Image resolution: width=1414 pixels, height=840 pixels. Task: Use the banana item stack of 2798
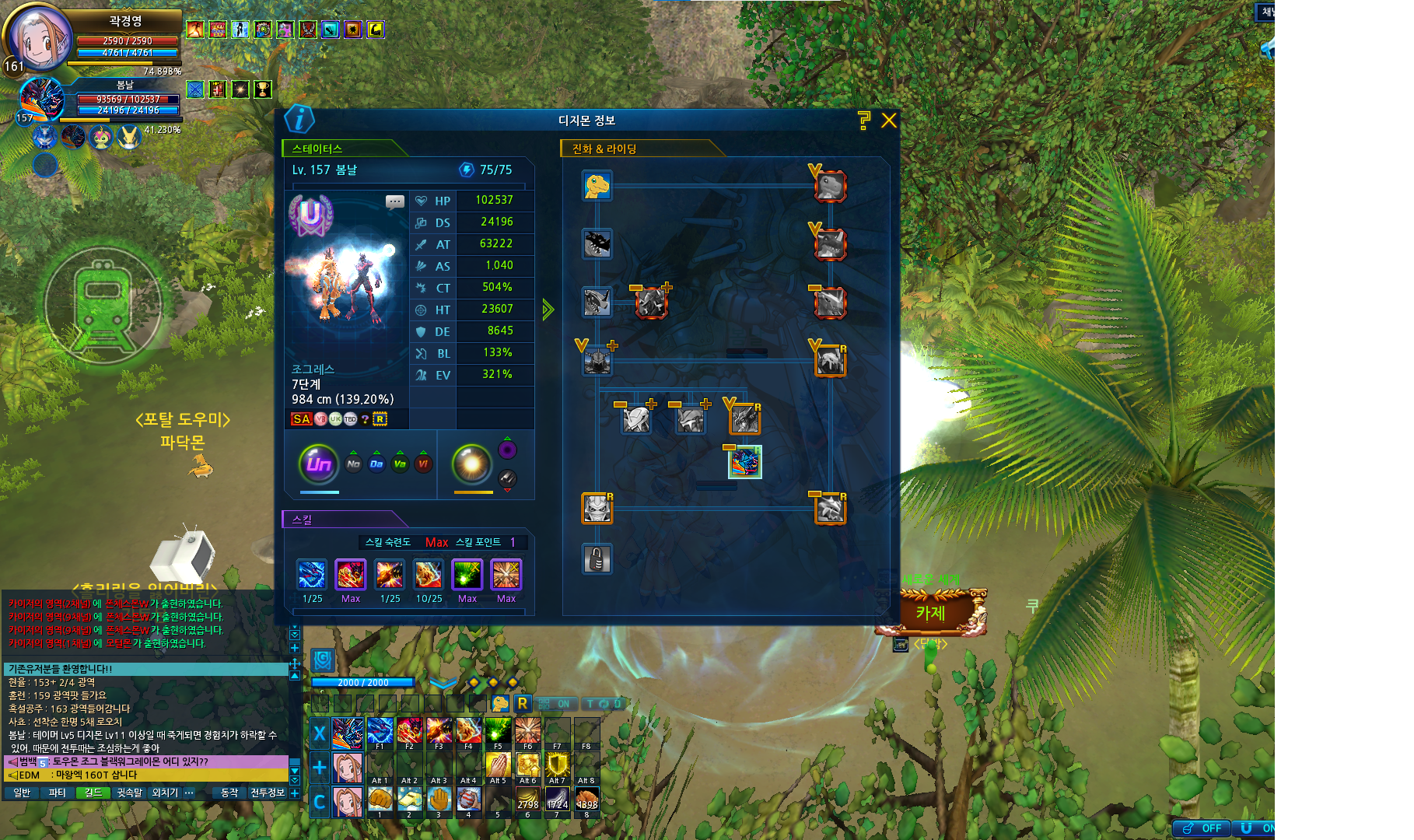(x=527, y=800)
